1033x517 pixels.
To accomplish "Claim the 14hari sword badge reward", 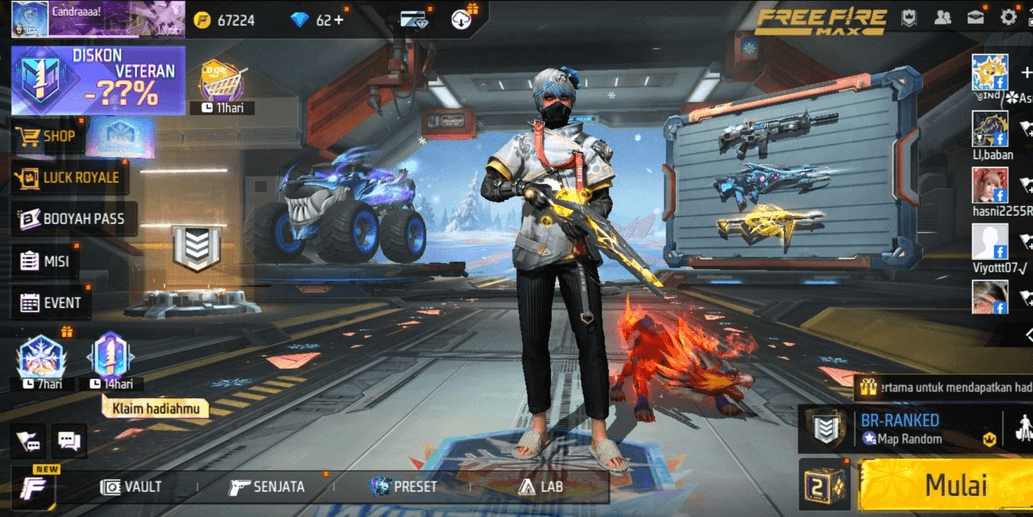I will 110,357.
